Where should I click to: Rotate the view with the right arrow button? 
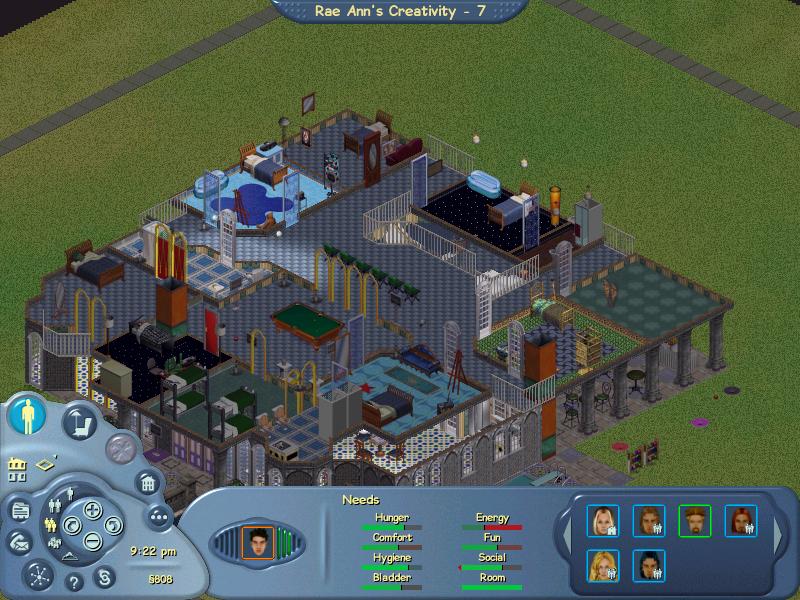pos(112,525)
